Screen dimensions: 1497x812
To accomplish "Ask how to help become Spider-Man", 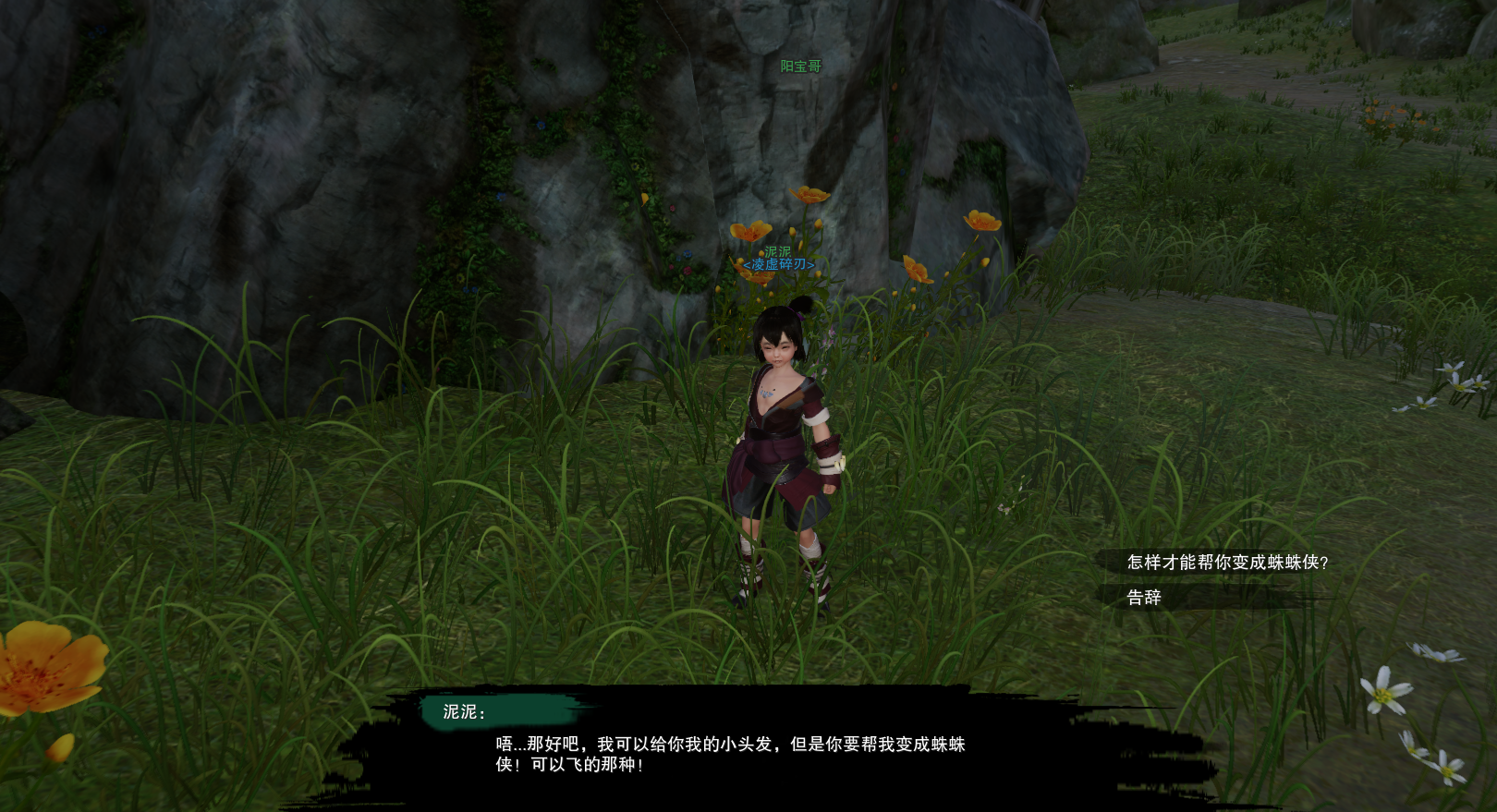I will click(x=1226, y=563).
